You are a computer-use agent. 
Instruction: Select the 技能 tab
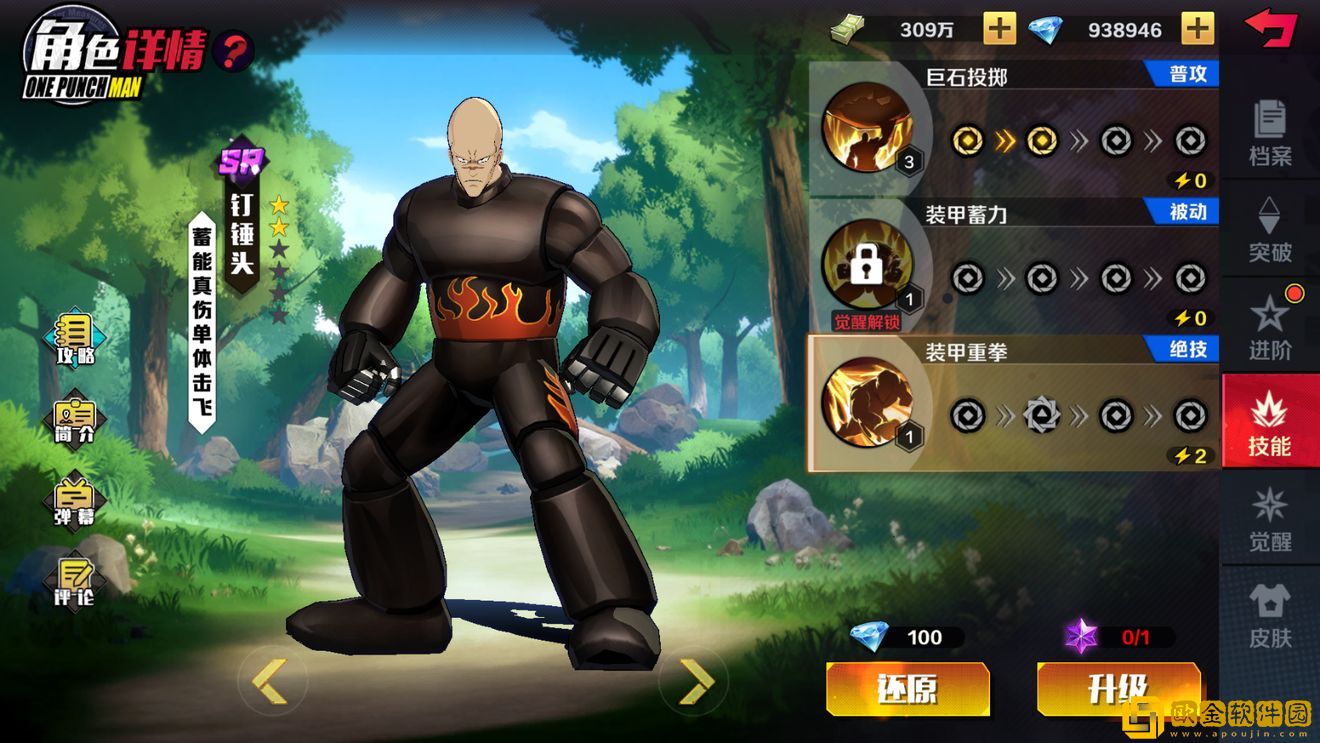pyautogui.click(x=1270, y=422)
